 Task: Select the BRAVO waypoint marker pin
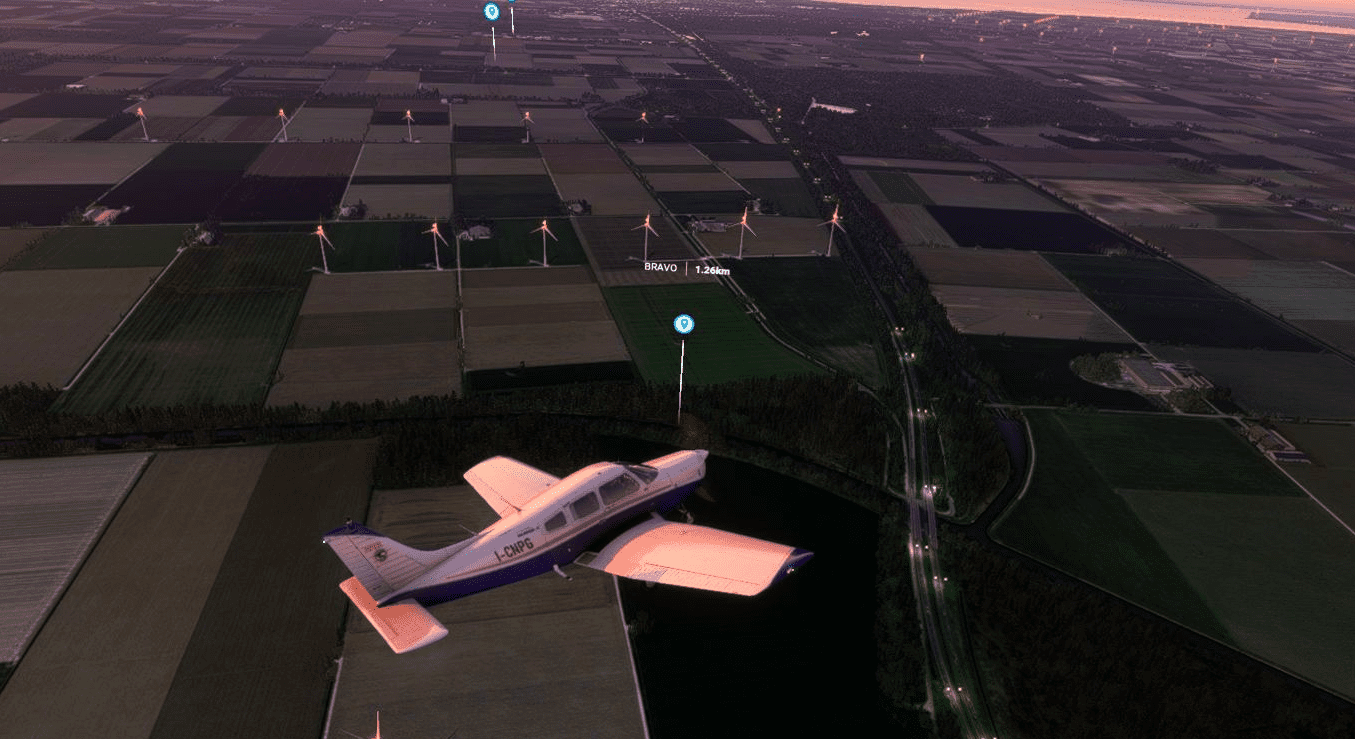click(684, 323)
